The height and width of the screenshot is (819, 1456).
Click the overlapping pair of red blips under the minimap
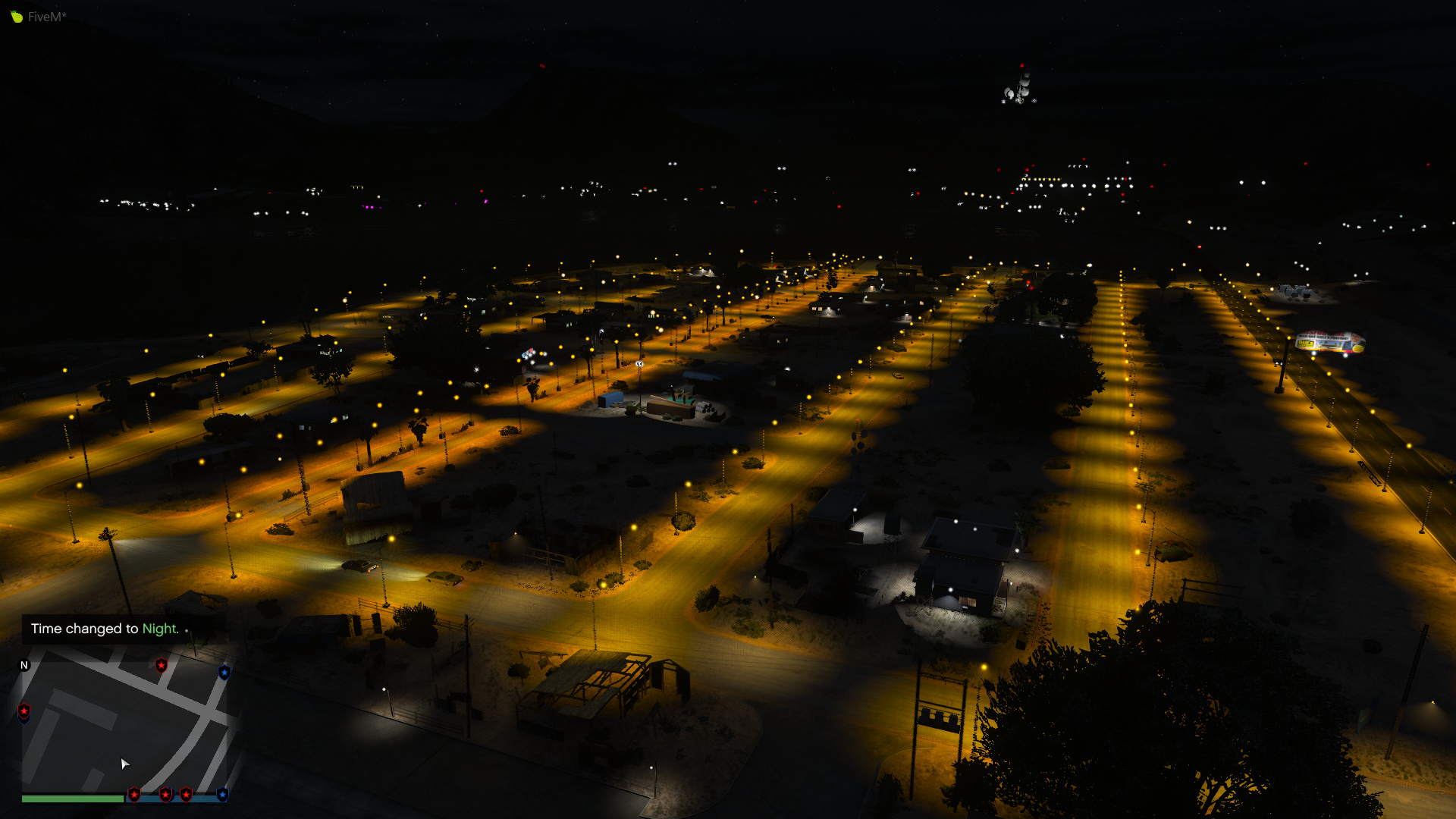[166, 793]
